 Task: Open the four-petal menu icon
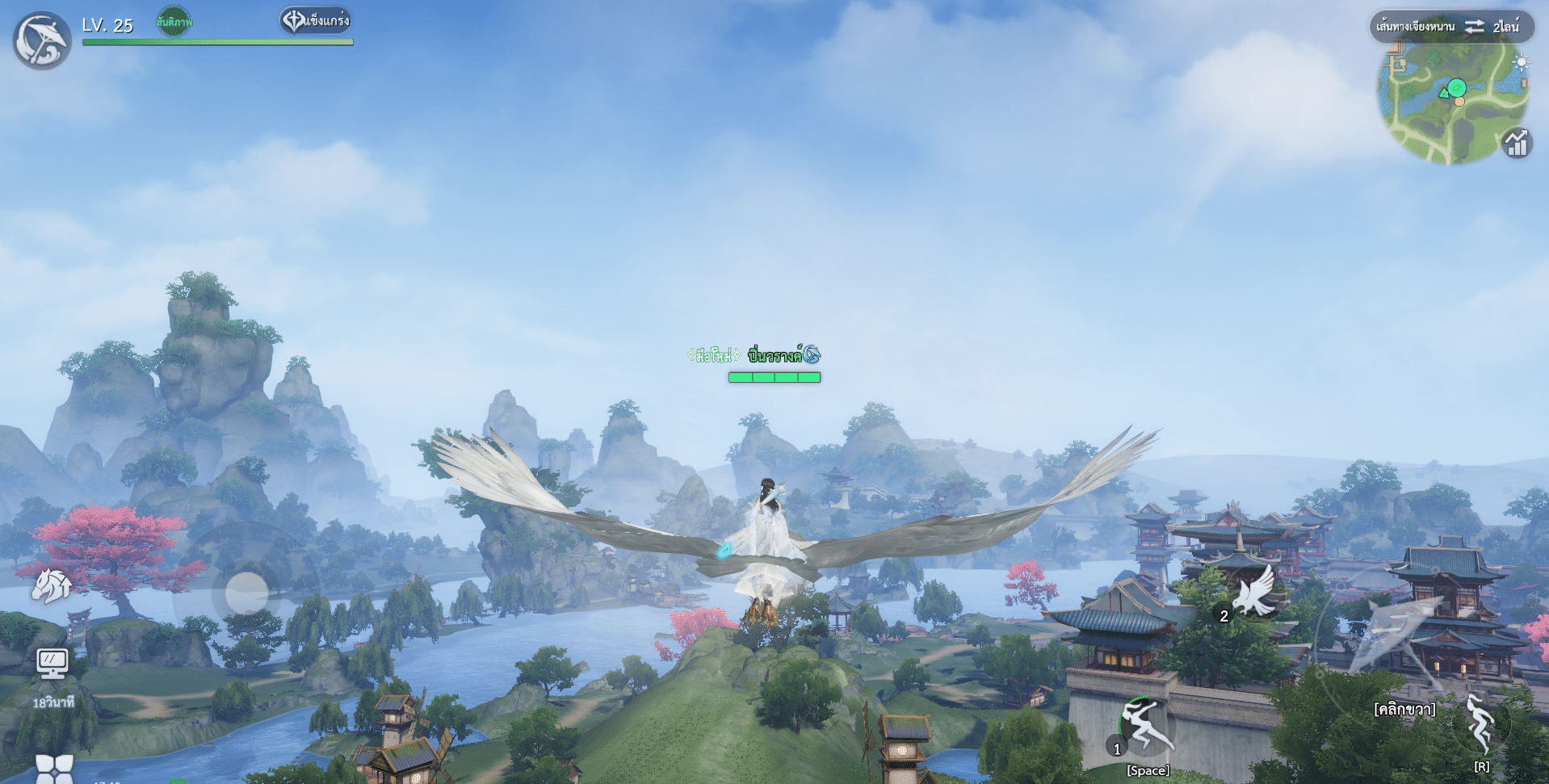coord(54,769)
